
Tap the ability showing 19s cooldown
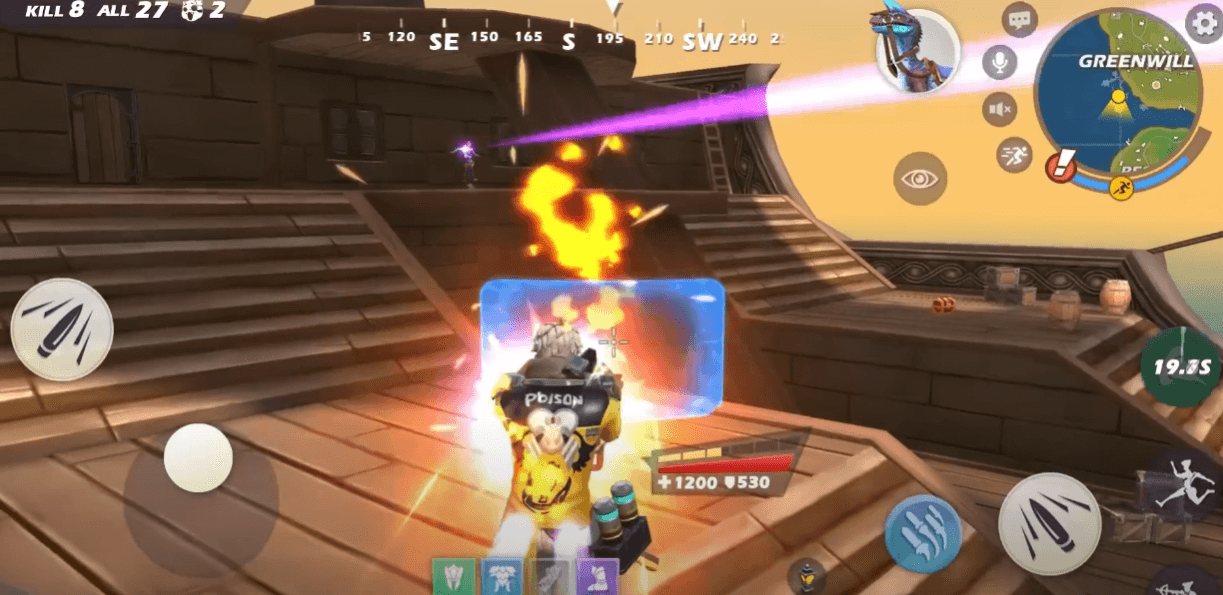[1181, 366]
